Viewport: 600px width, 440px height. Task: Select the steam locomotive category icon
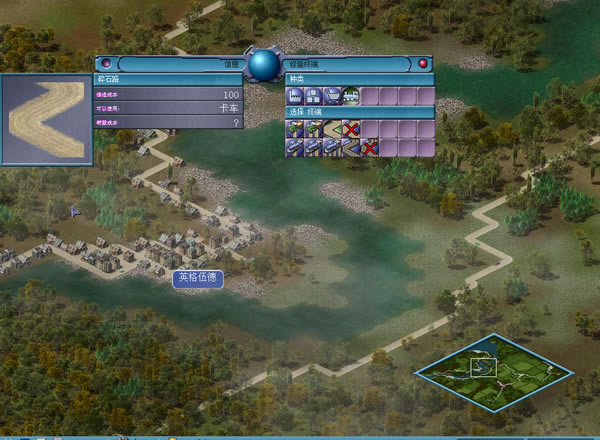(350, 96)
